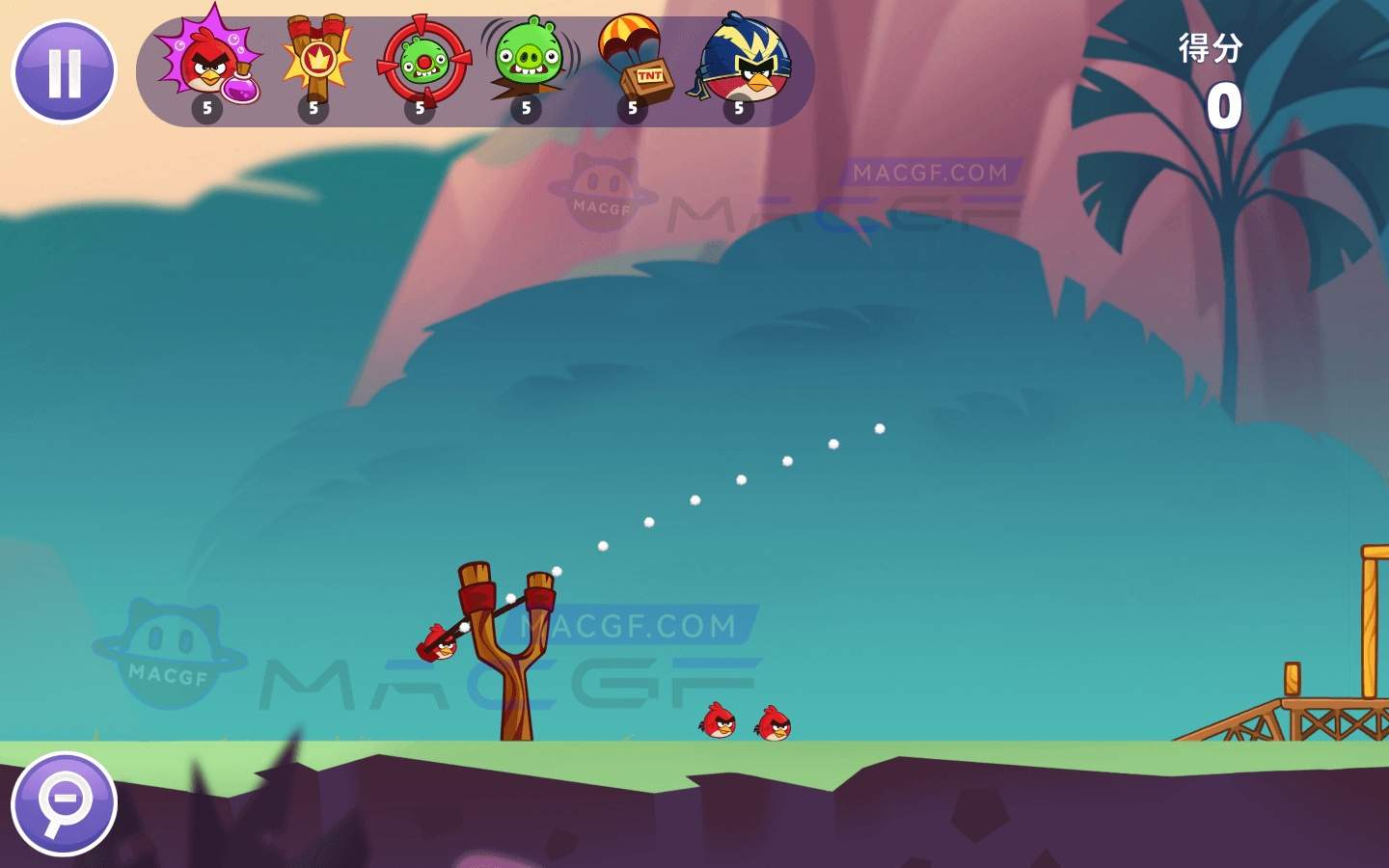1389x868 pixels.
Task: Enable the Sling Scope targeting power-up
Action: pos(421,60)
